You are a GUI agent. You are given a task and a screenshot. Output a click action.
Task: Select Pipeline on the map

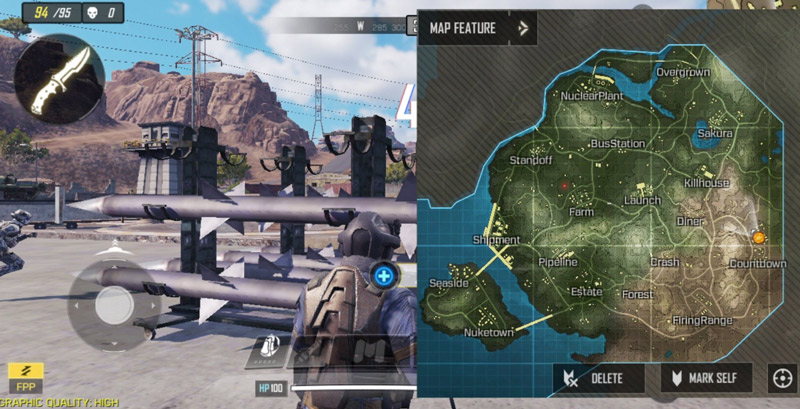pyautogui.click(x=557, y=262)
